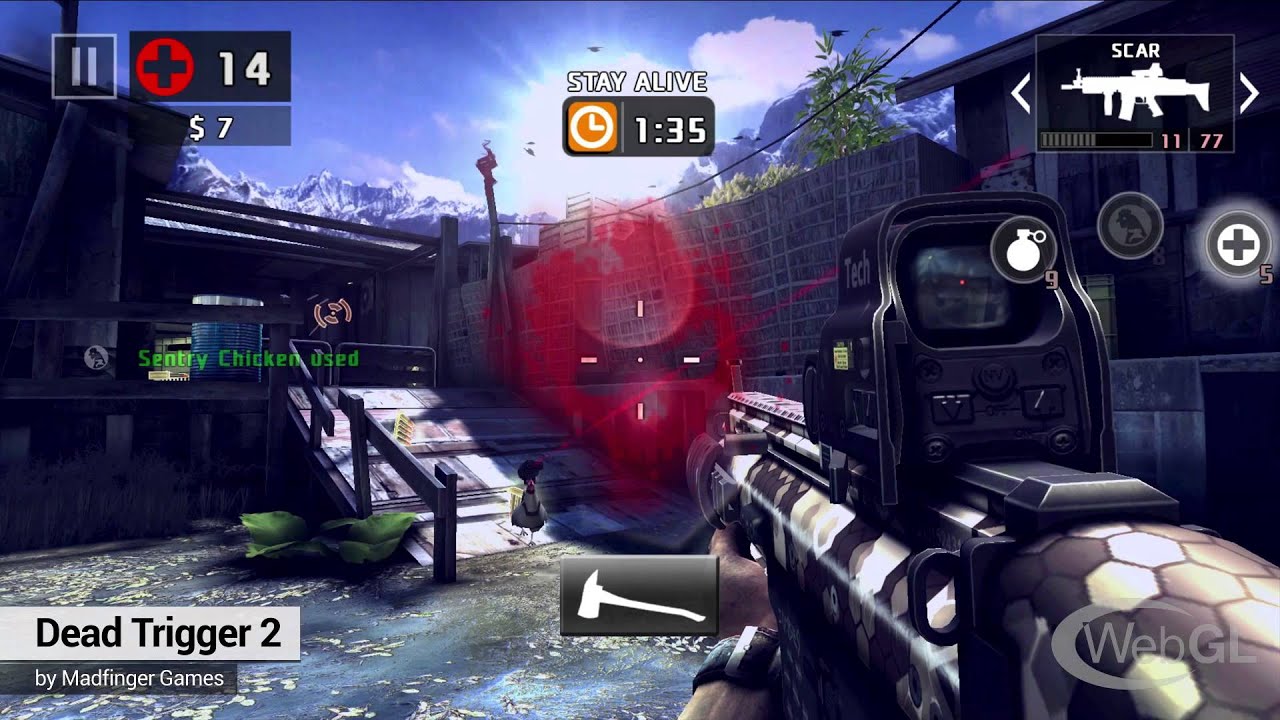
Task: Select the SCAR weapon tab
Action: [1135, 50]
